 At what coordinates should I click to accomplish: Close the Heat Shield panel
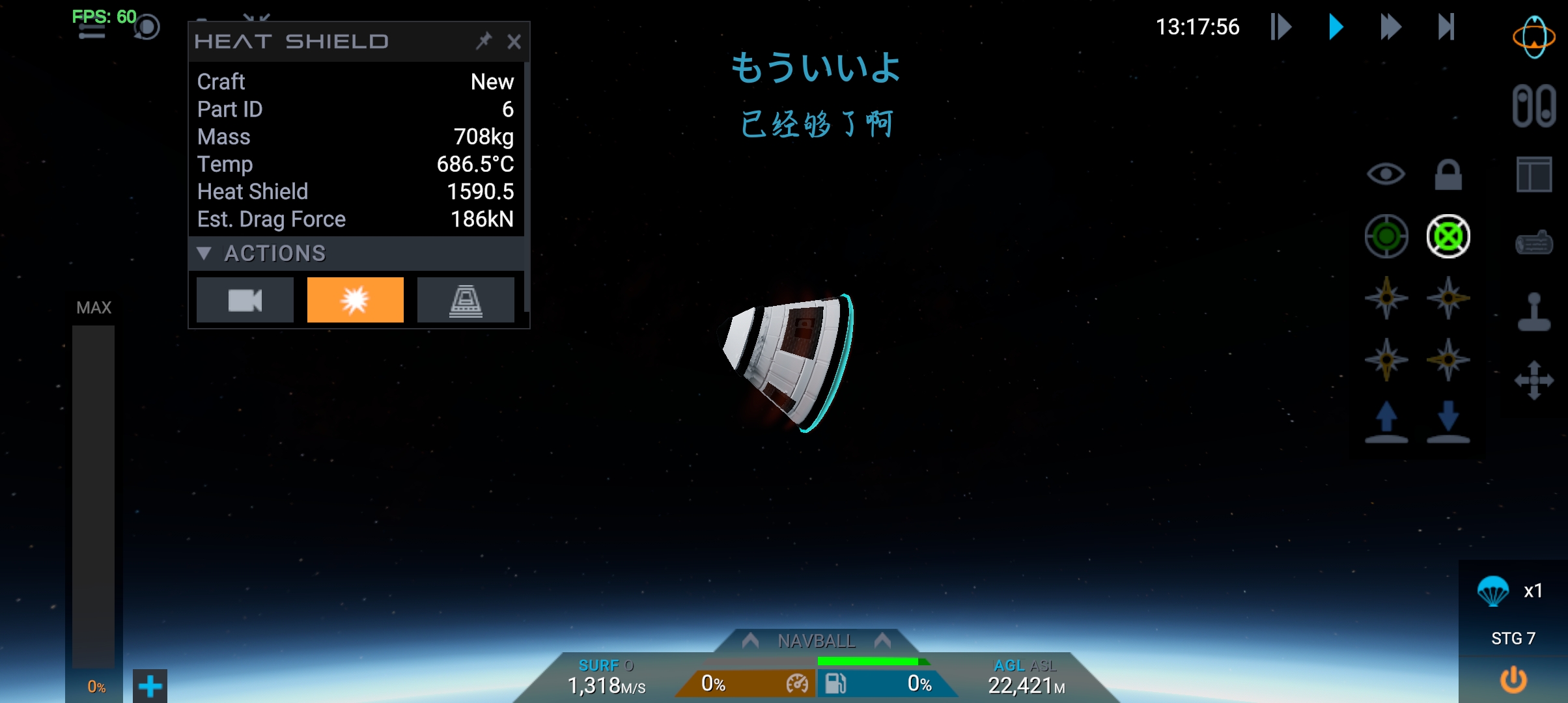514,42
